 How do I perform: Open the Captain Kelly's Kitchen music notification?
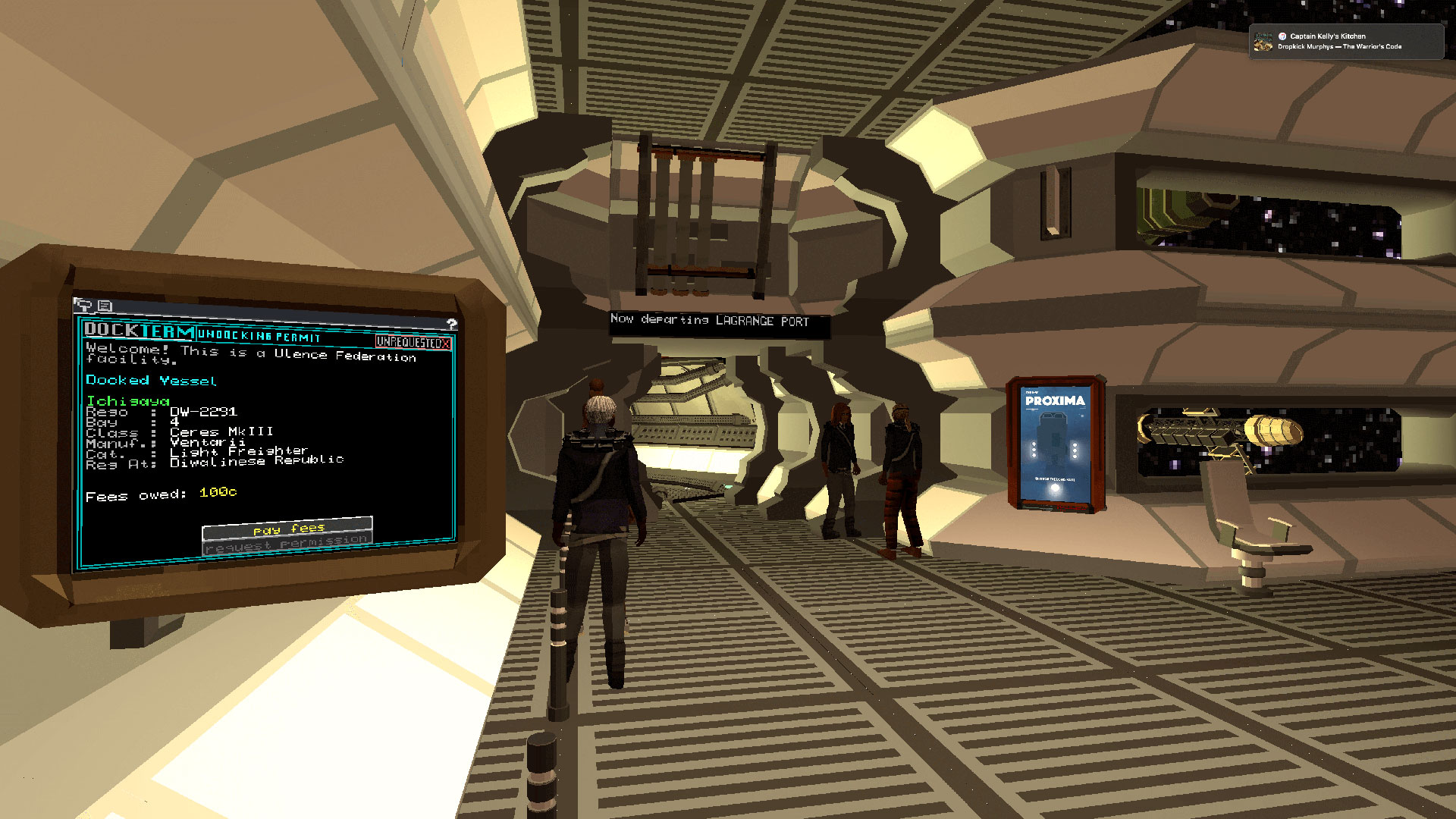coord(1345,42)
